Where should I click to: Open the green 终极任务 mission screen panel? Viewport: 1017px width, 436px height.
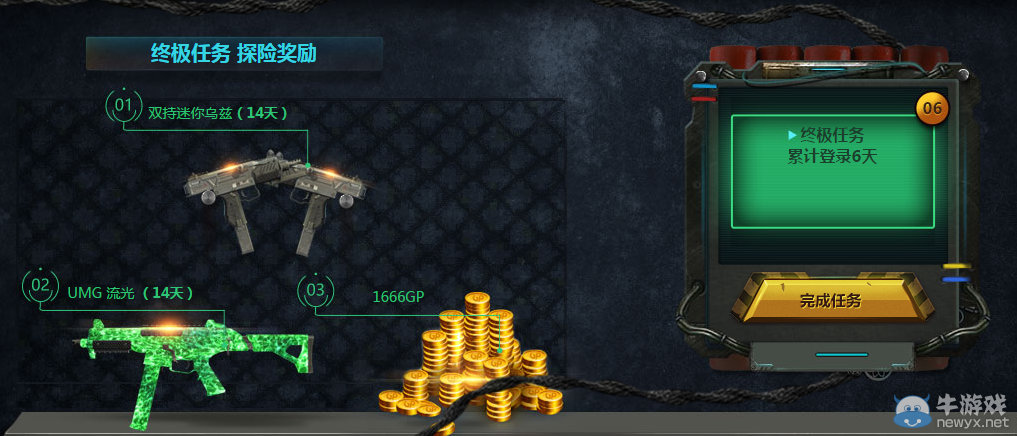click(x=832, y=170)
